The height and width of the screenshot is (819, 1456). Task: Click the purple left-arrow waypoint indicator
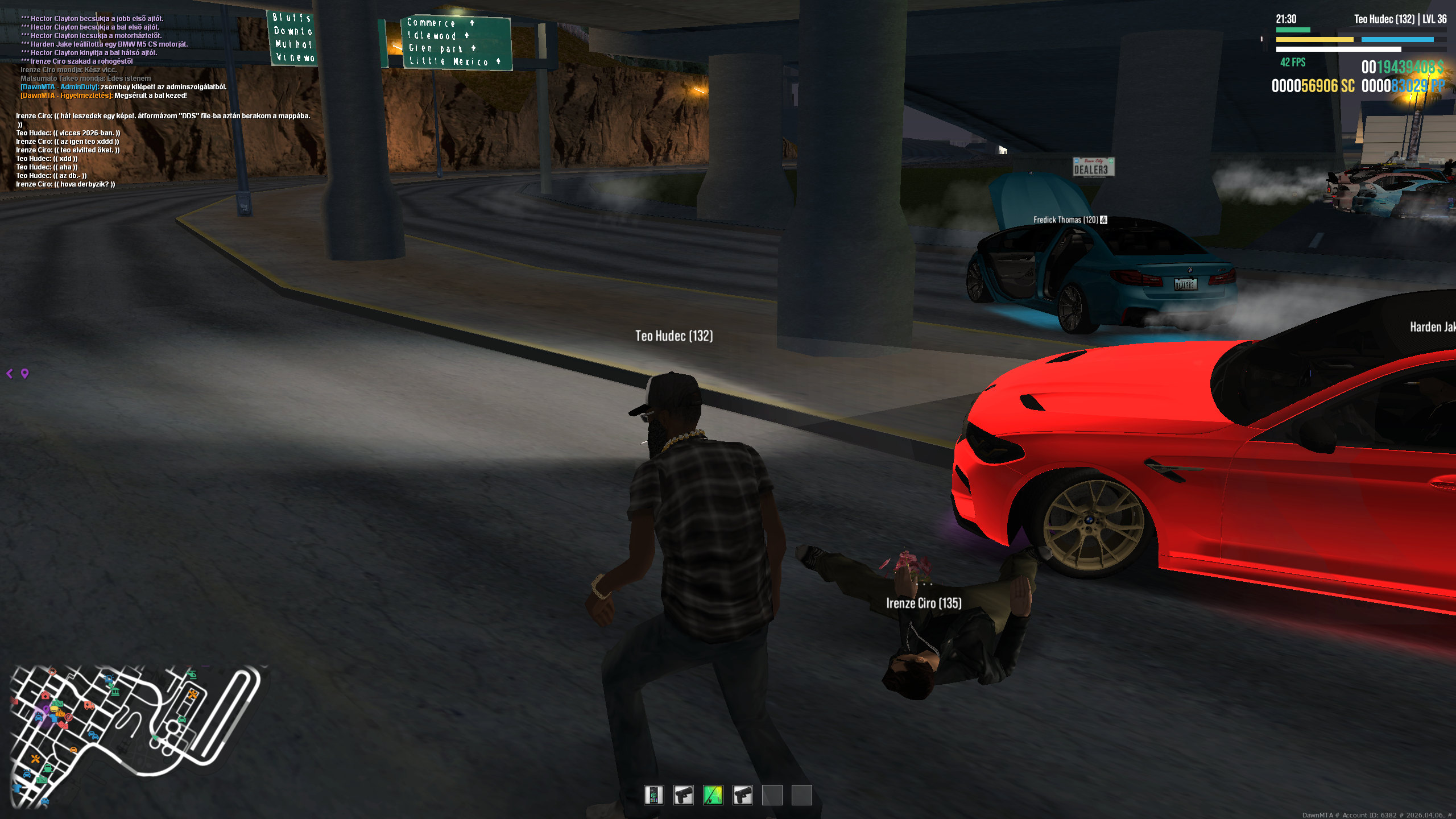point(10,373)
